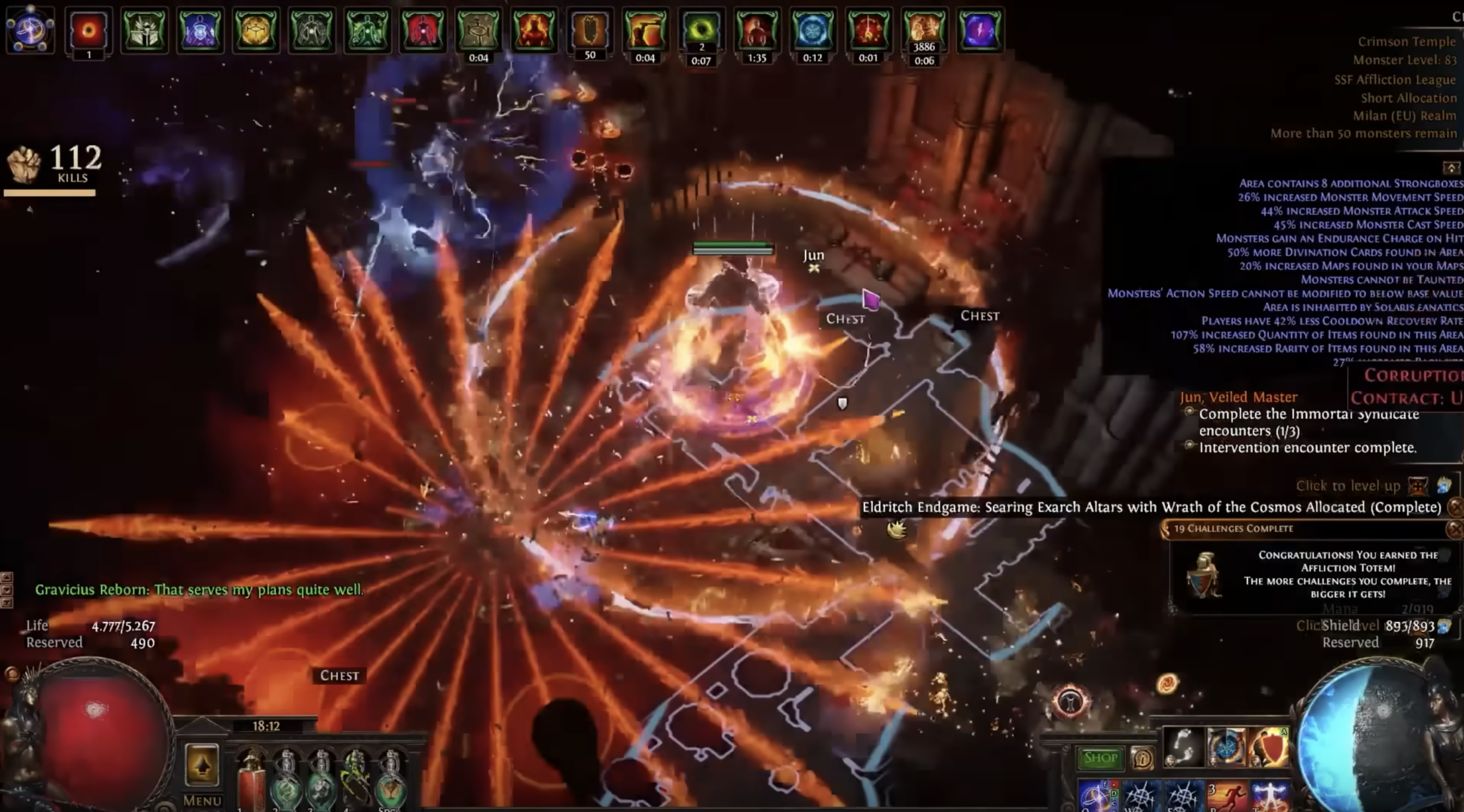Image resolution: width=1464 pixels, height=812 pixels.
Task: Click the 'Click to level up' text
Action: [1349, 486]
